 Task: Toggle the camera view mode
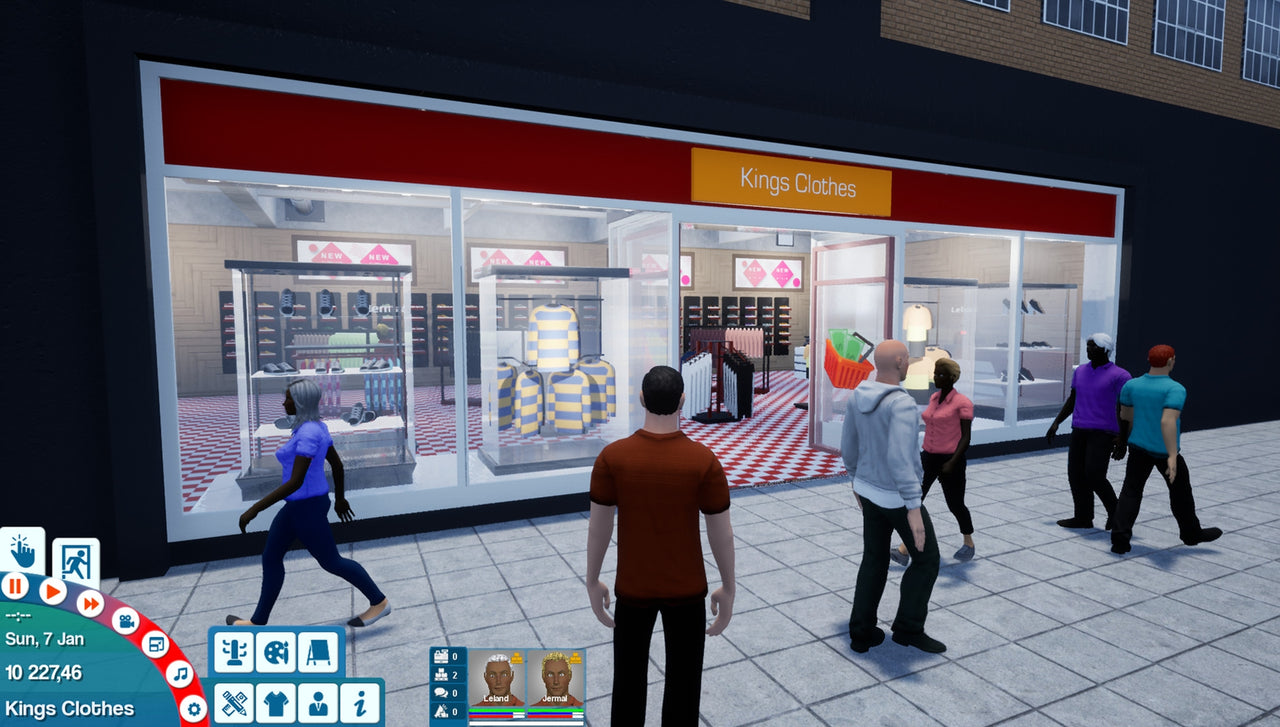pos(126,621)
